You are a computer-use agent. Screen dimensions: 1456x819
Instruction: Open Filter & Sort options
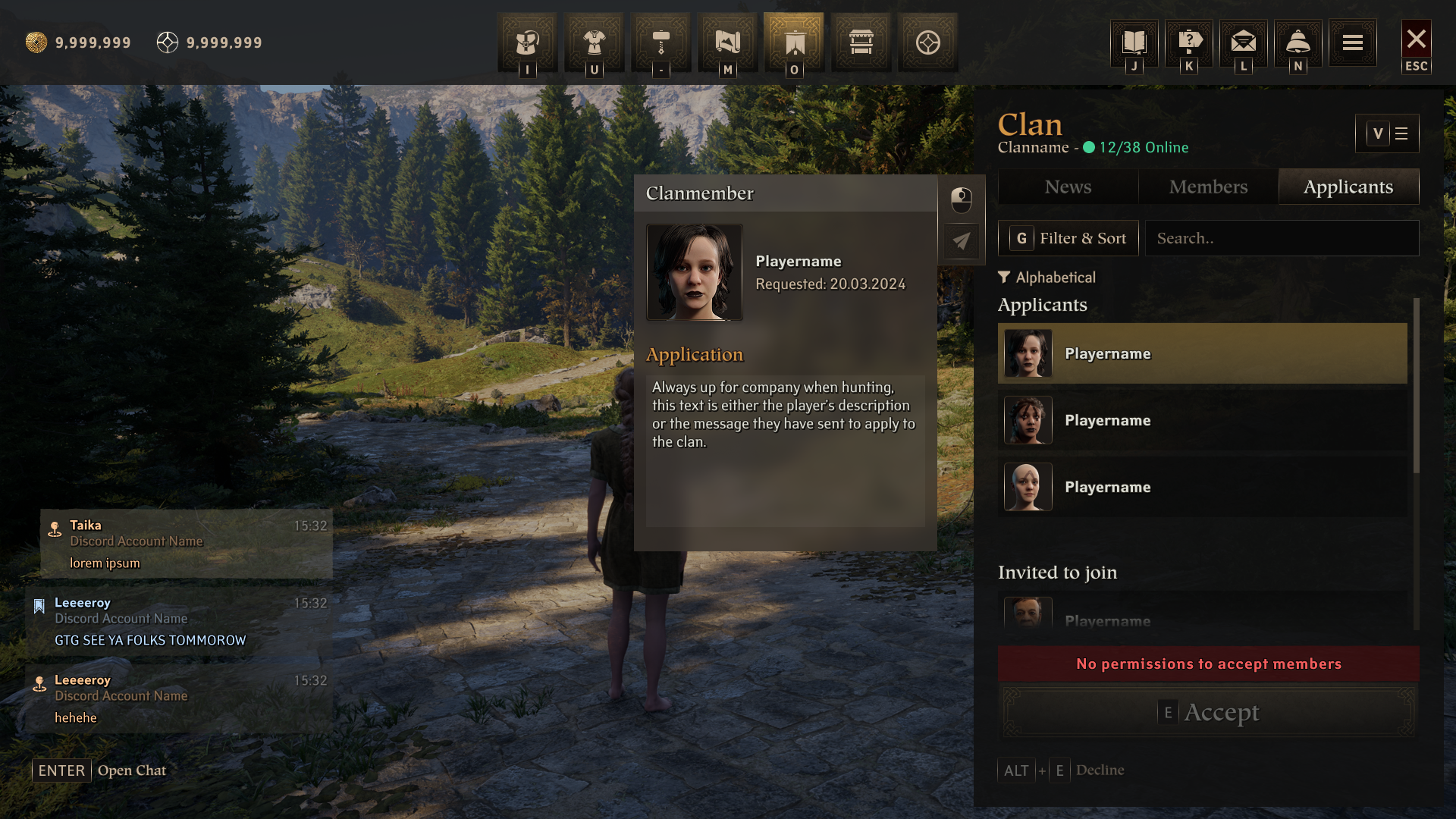[x=1068, y=238]
